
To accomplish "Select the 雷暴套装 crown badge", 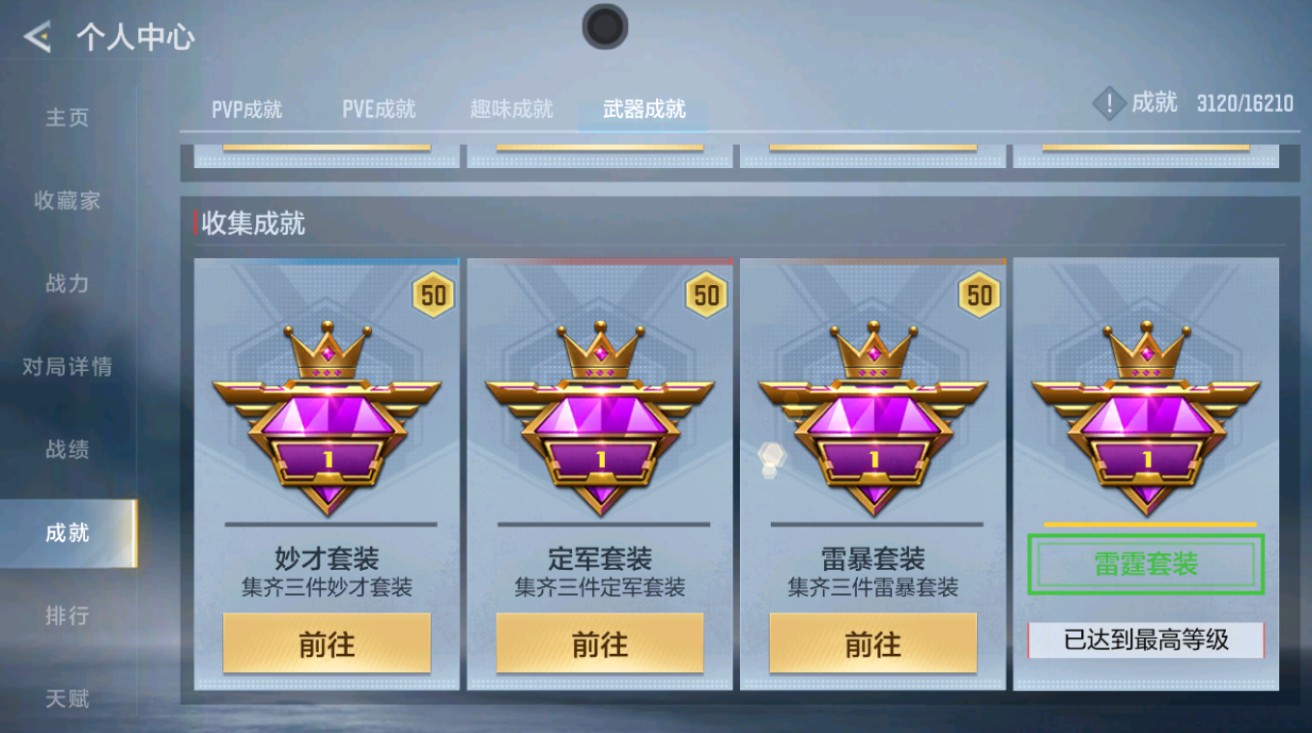I will 875,418.
